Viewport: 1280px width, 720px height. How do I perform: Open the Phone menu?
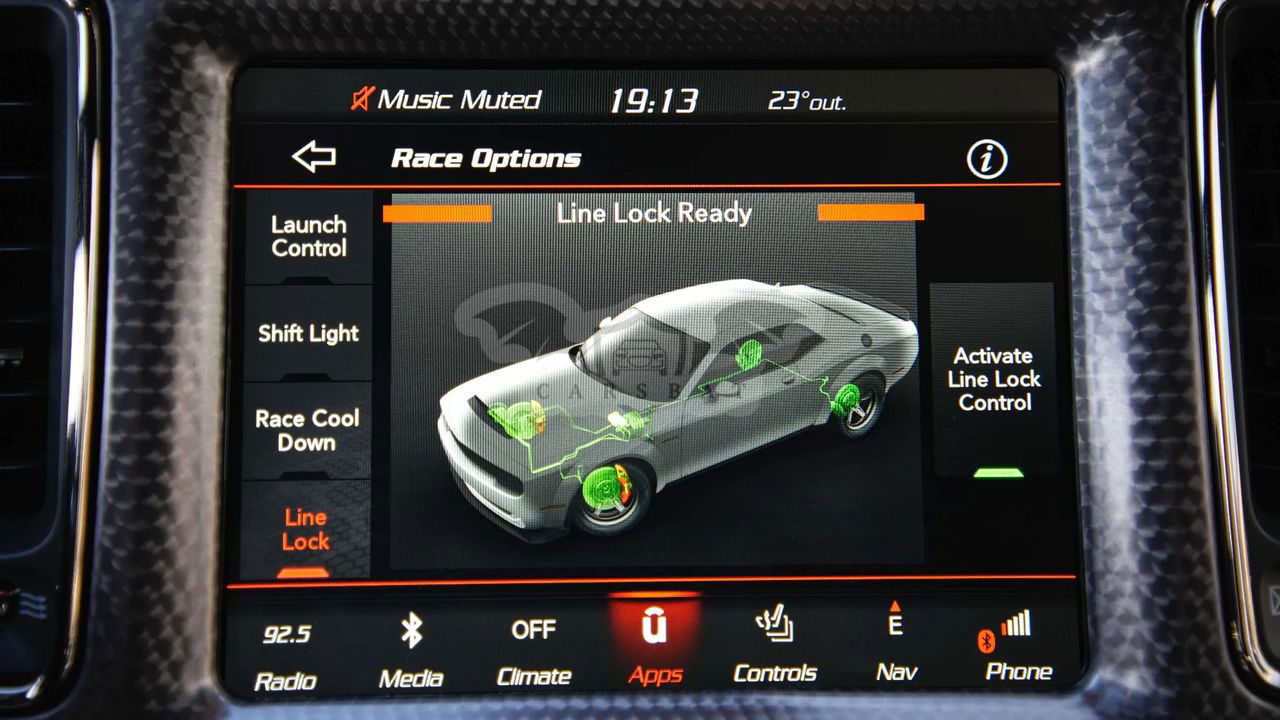(x=1018, y=650)
